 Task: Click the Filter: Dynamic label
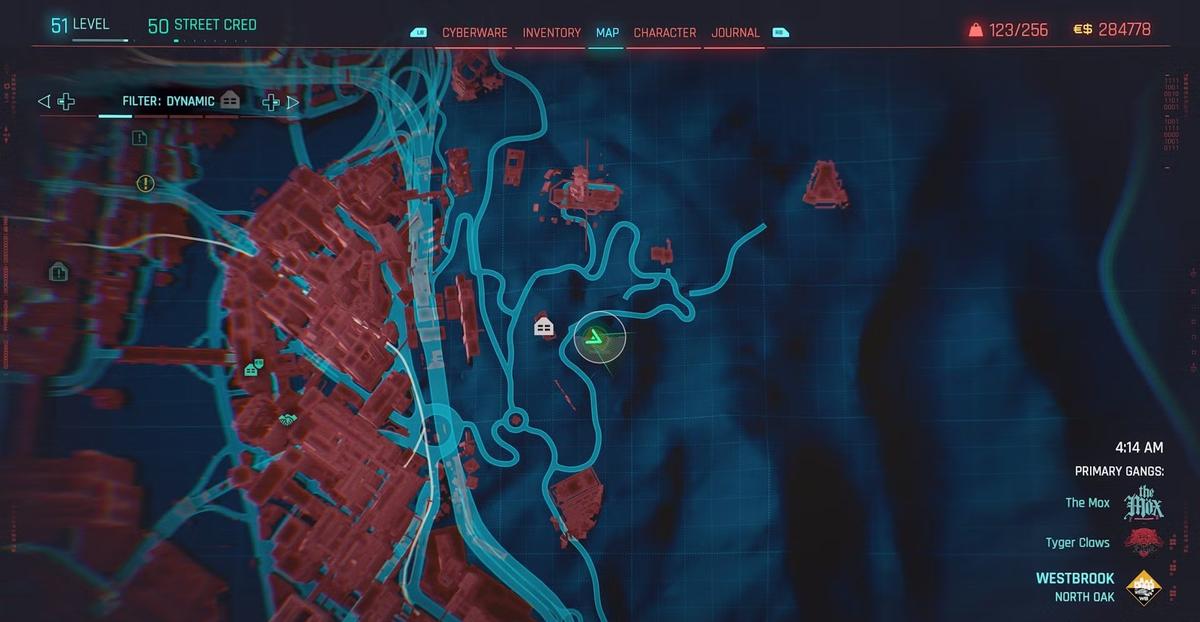click(x=168, y=101)
